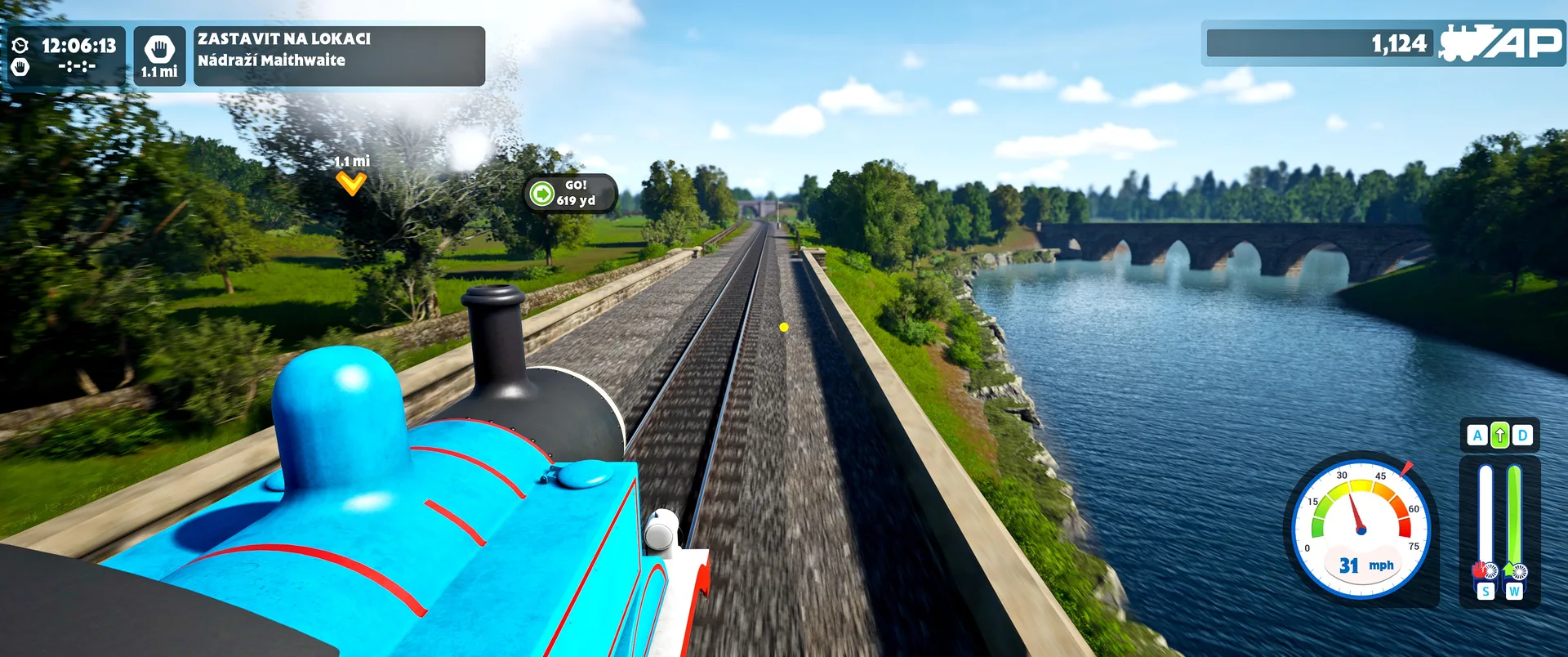Adjust the green throttle lever bar
Image resolution: width=1568 pixels, height=657 pixels.
click(1514, 516)
